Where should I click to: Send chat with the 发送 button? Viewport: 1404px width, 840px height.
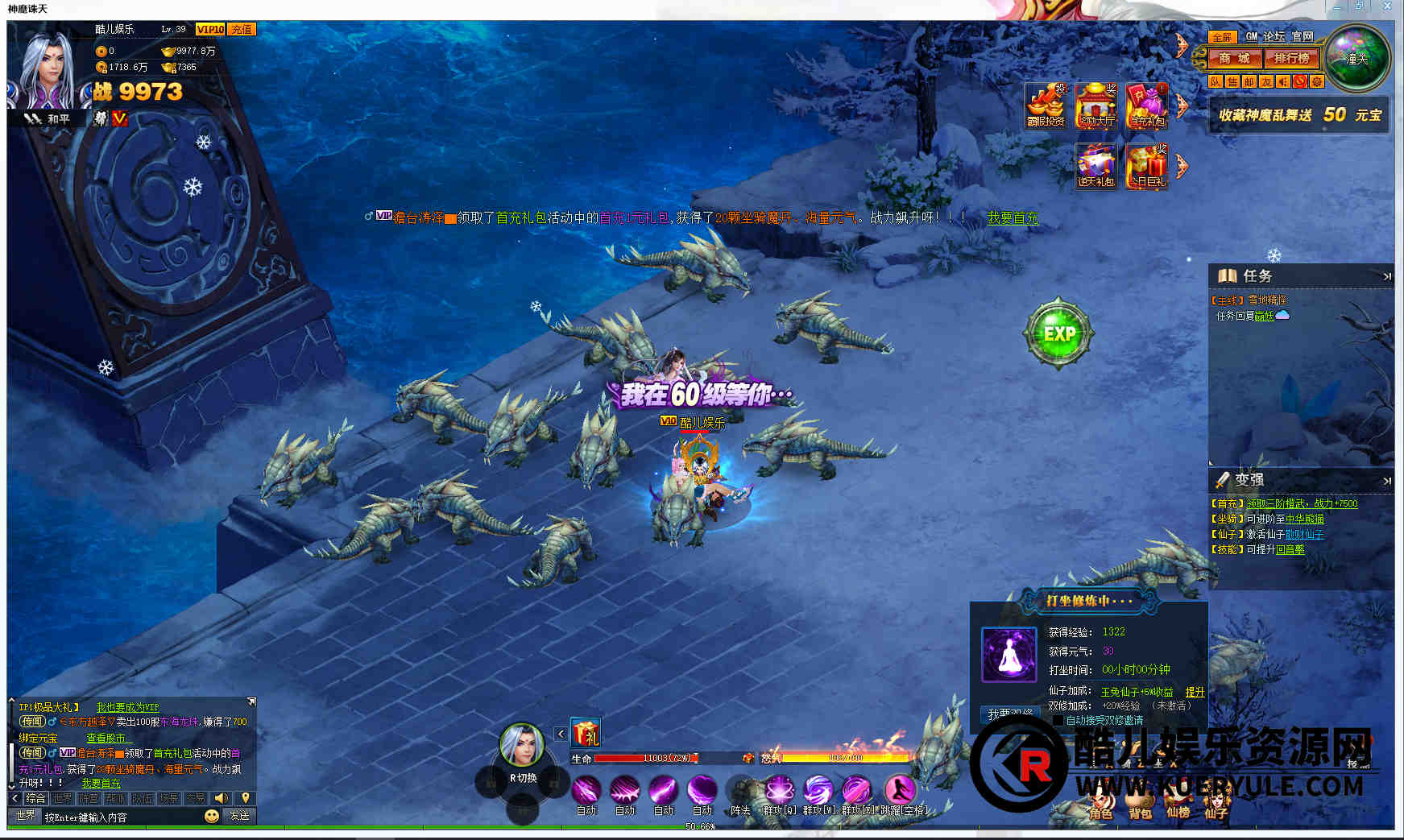tap(239, 816)
